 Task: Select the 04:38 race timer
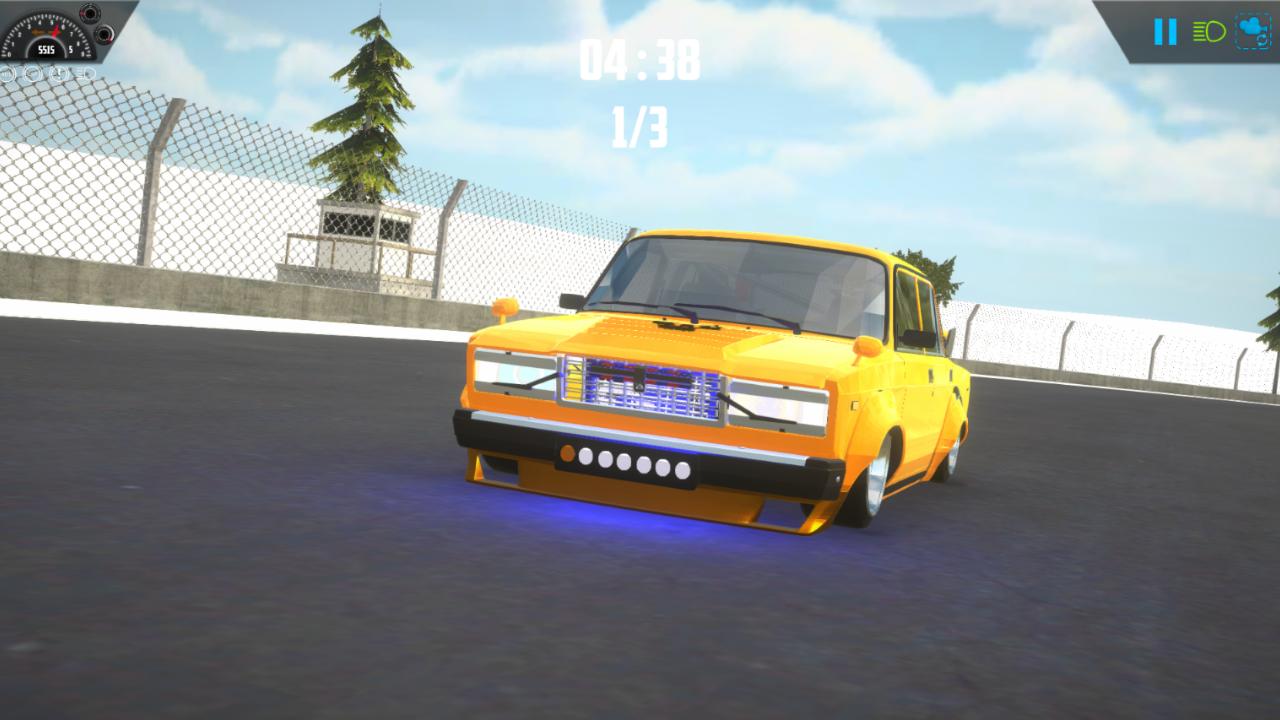tap(639, 60)
